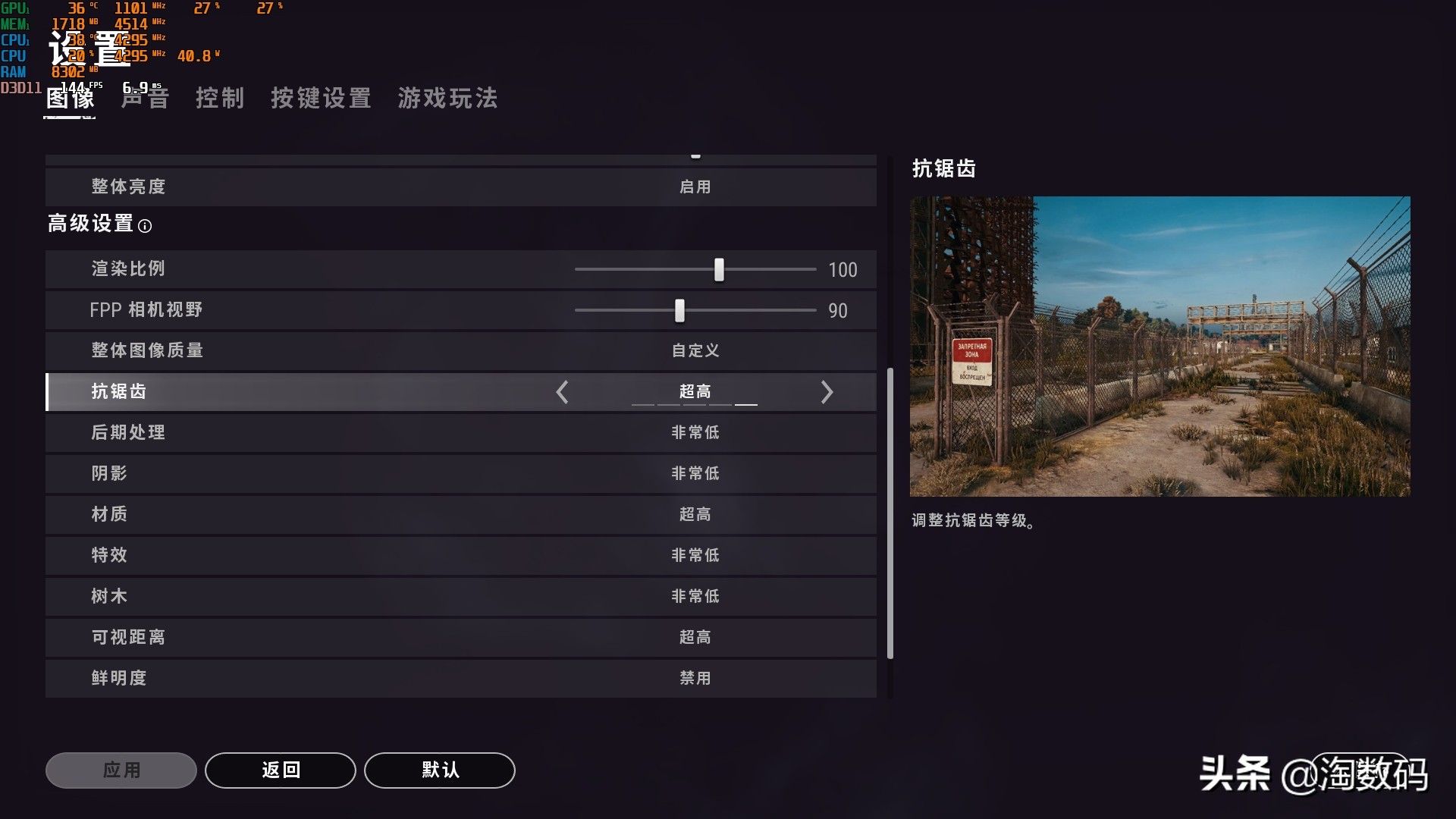Screen dimensions: 1456x819
Task: Change 整体图像质量 from 自定义
Action: (x=695, y=350)
